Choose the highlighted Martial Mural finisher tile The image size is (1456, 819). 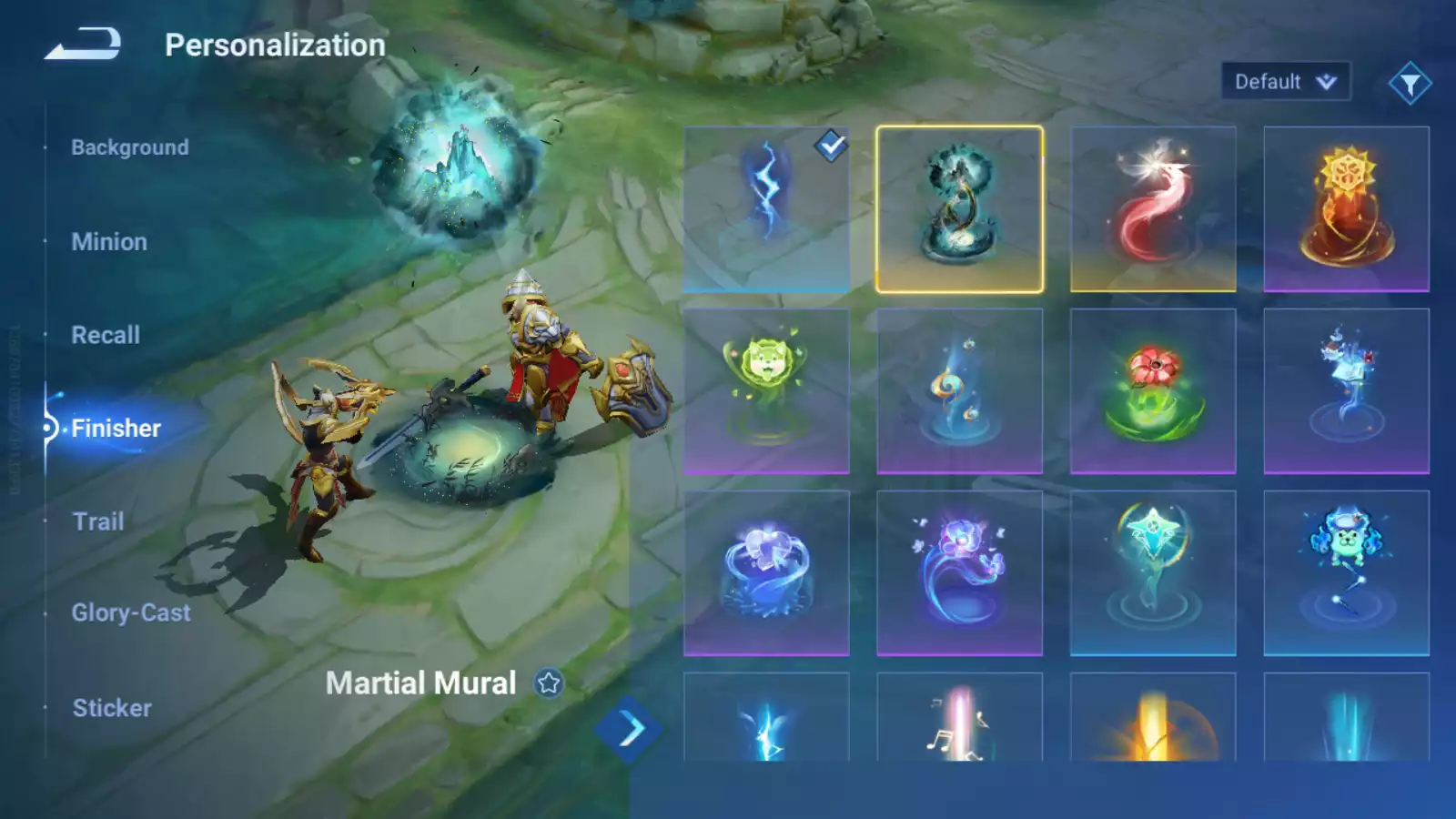959,209
